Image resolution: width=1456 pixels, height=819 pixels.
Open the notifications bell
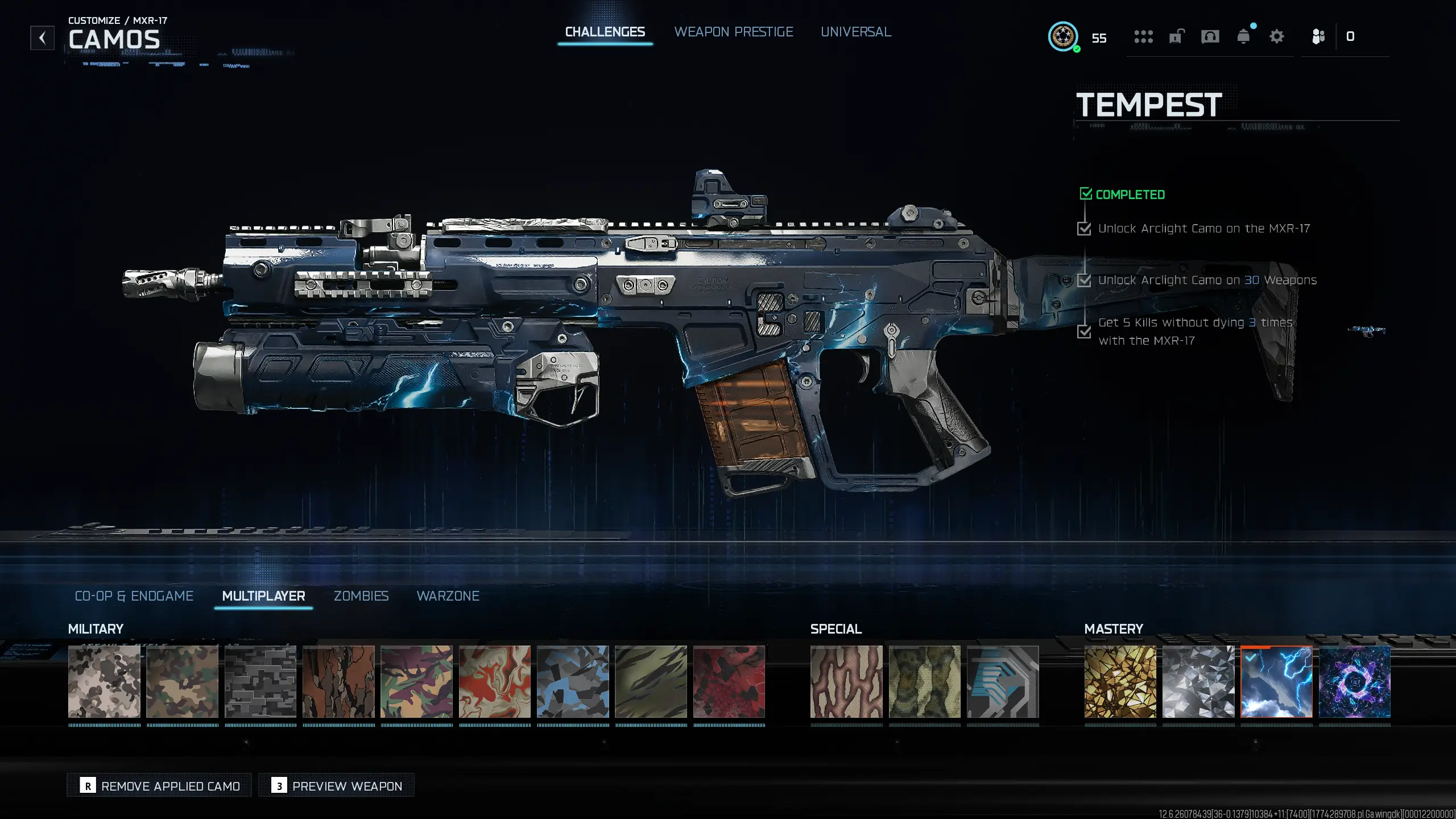[x=1243, y=37]
